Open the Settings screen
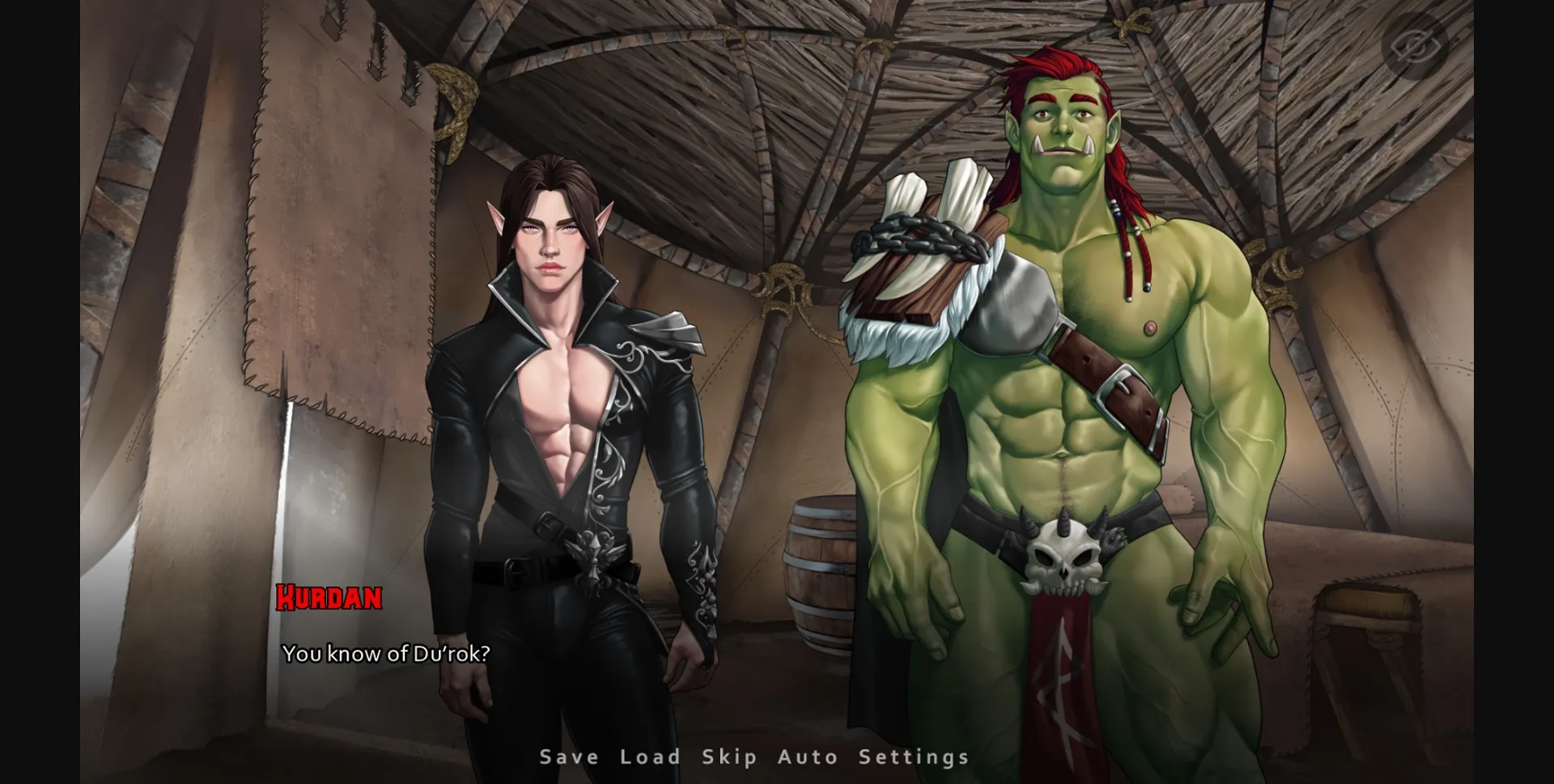The width and height of the screenshot is (1554, 784). point(915,757)
